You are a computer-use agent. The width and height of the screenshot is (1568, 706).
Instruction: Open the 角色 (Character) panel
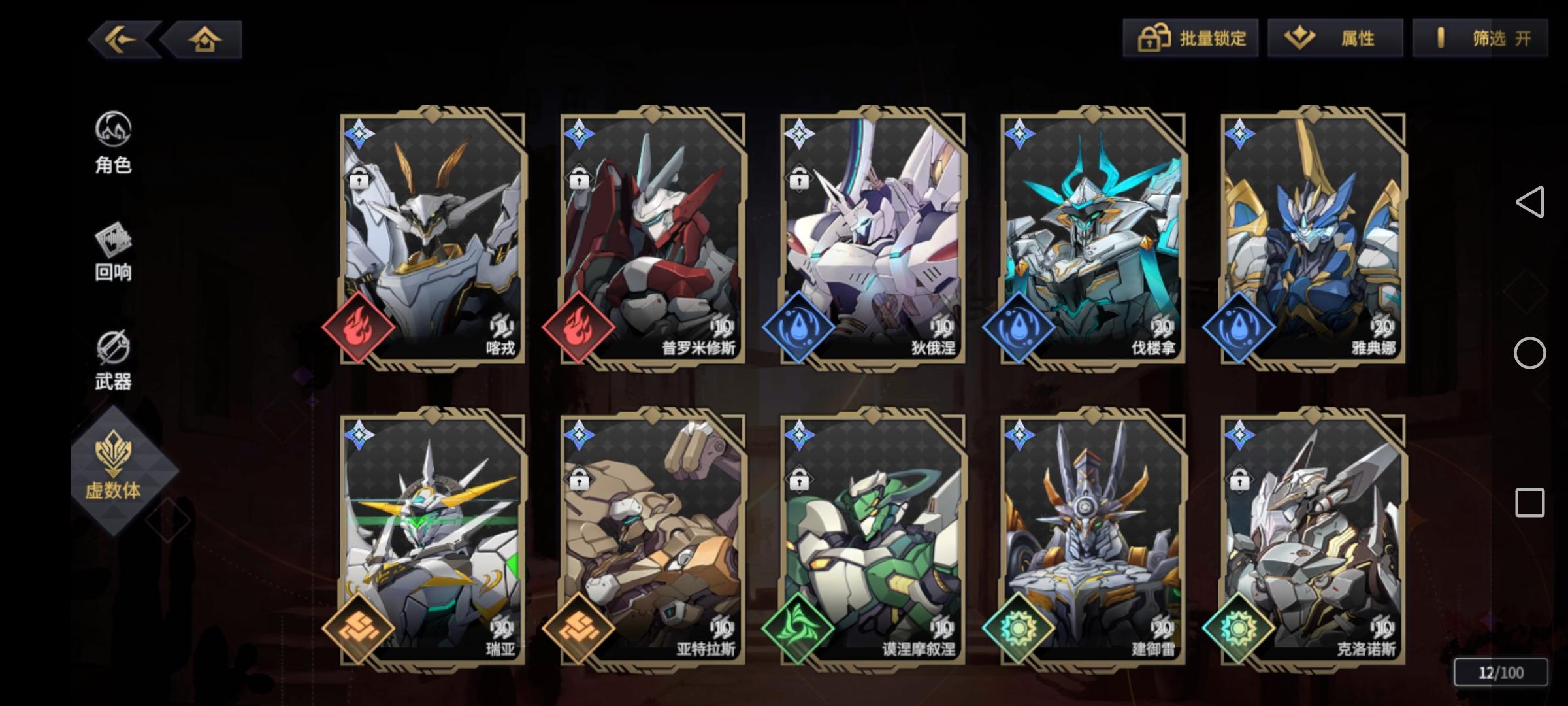point(114,144)
